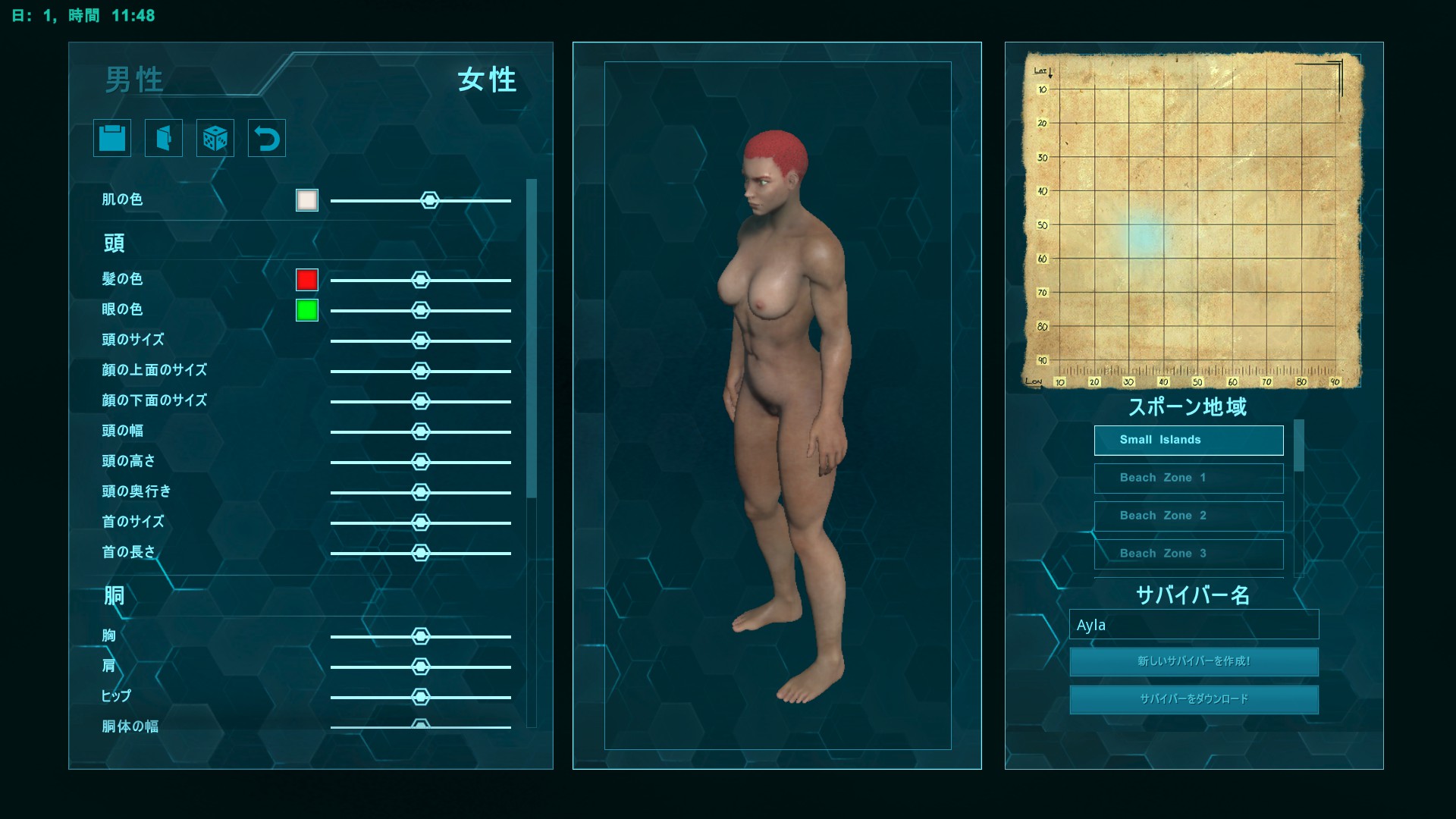Open the green 眼の色 (eye color) swatch
Screen dimensions: 1456x819
[x=306, y=310]
